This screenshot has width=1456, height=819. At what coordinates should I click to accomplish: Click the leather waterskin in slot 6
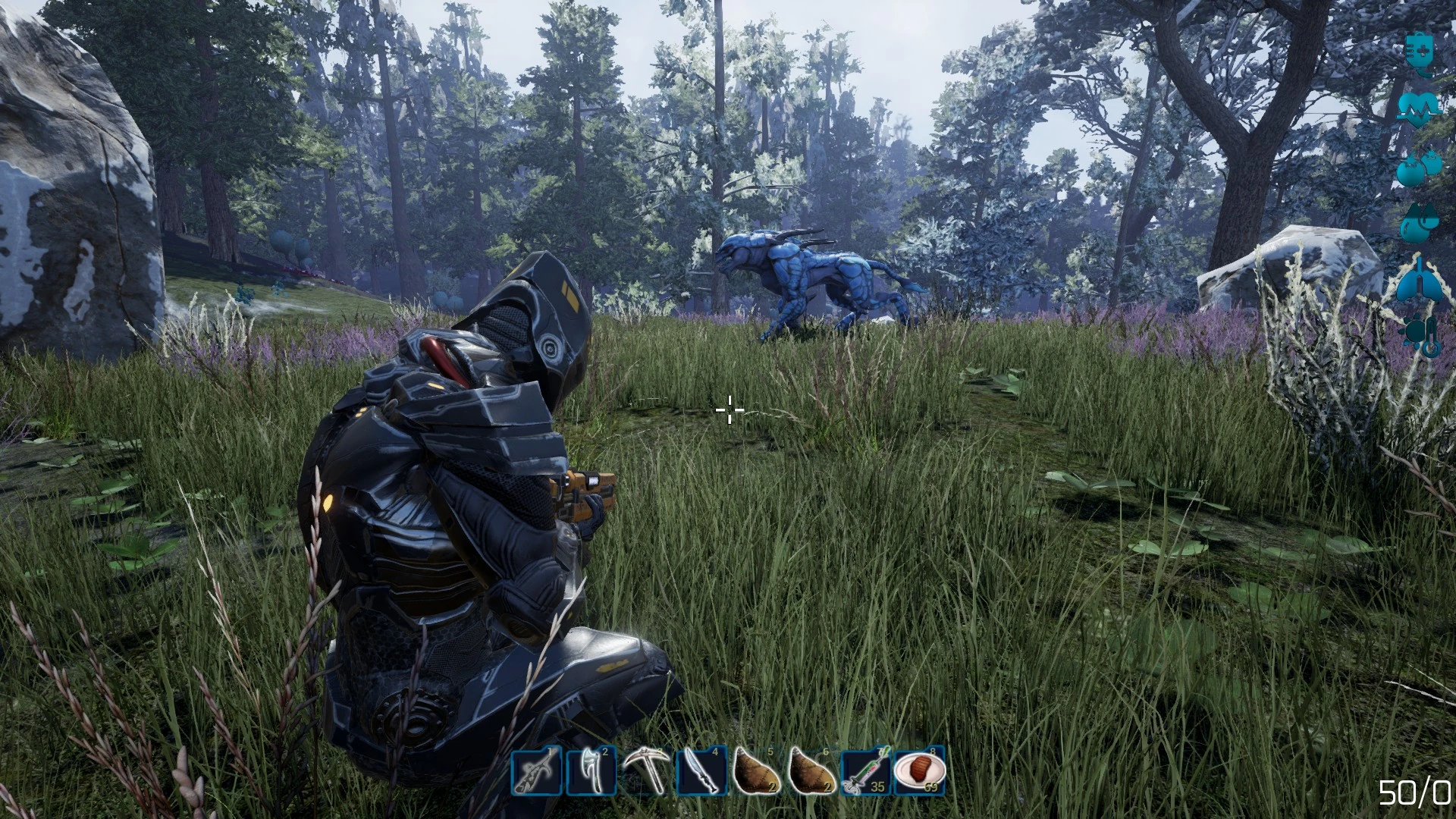point(810,771)
